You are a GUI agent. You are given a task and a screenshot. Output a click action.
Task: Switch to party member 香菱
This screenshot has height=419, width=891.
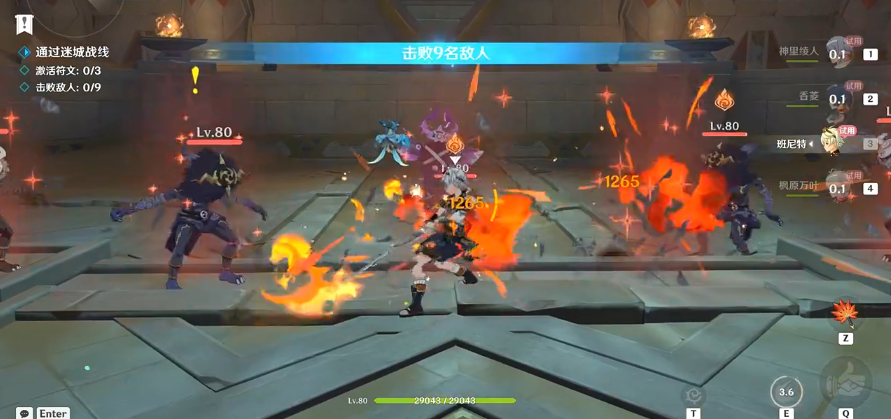pyautogui.click(x=838, y=97)
